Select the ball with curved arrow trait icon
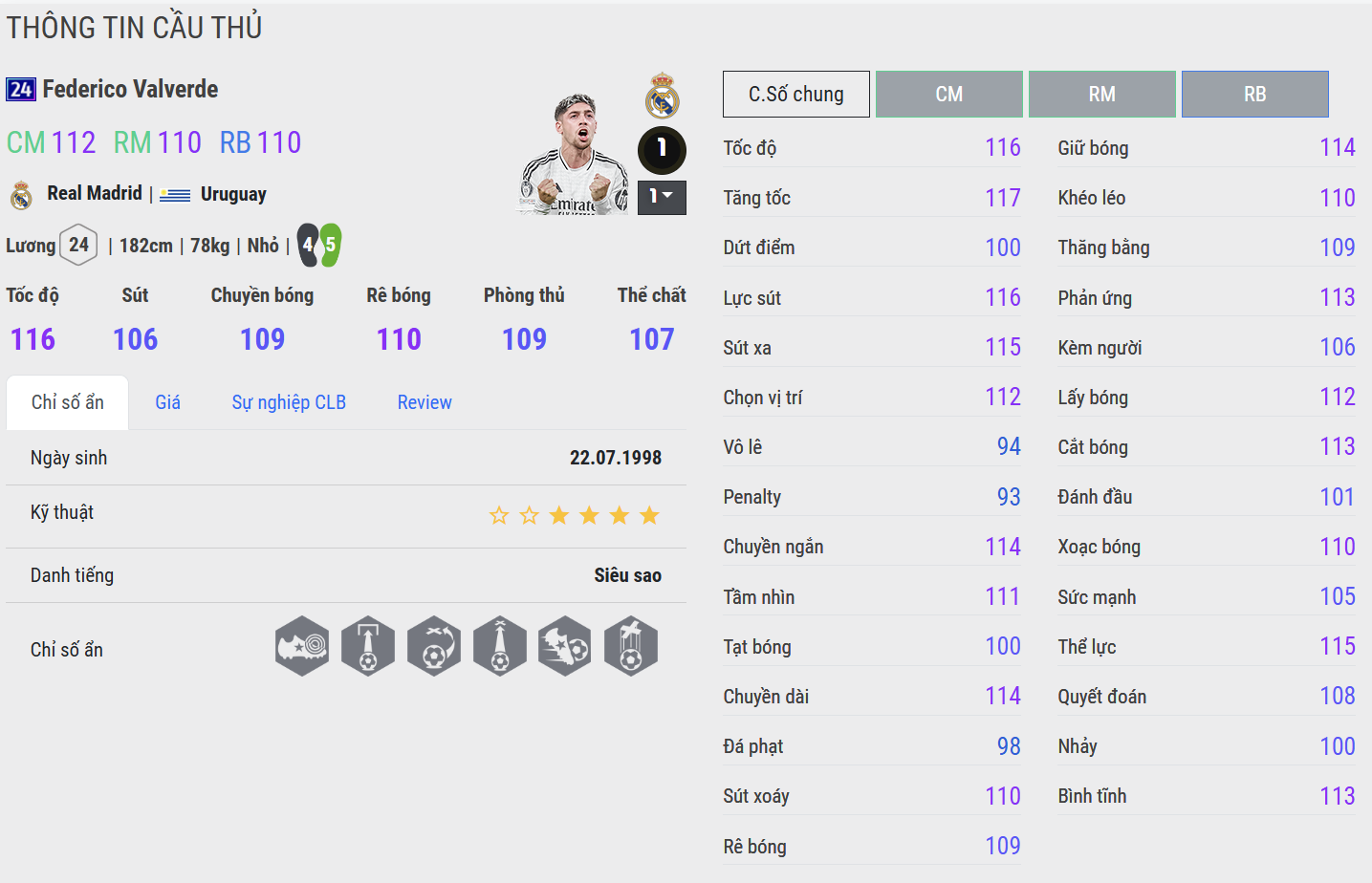Image resolution: width=1372 pixels, height=883 pixels. pos(434,646)
